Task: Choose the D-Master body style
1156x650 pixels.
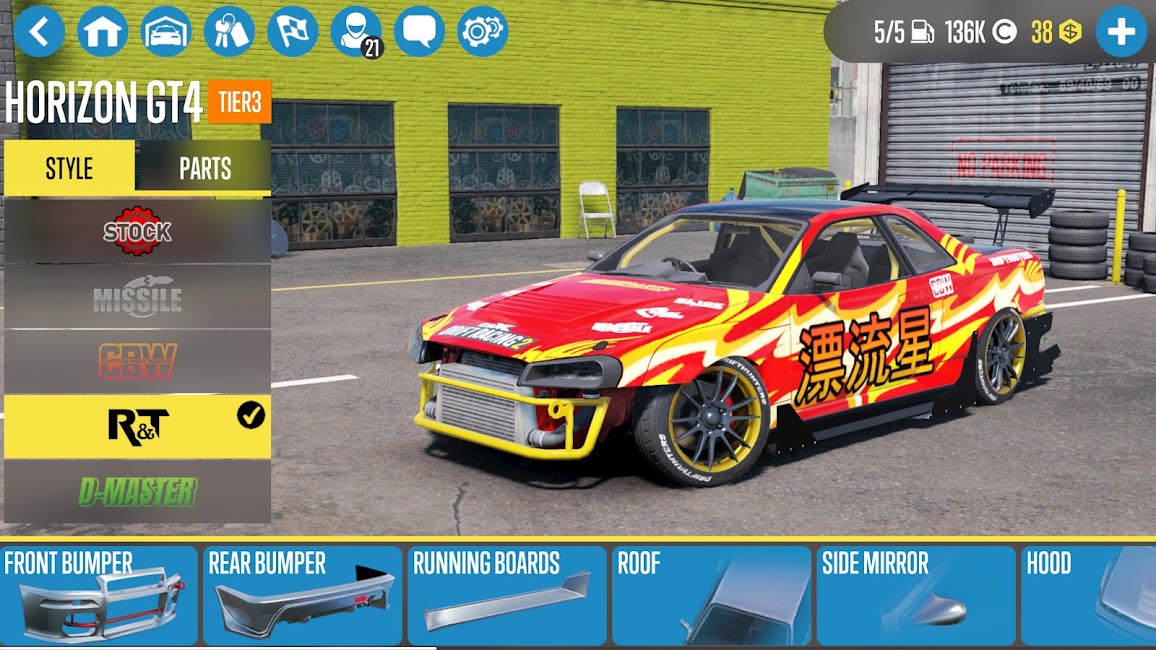Action: [x=137, y=491]
